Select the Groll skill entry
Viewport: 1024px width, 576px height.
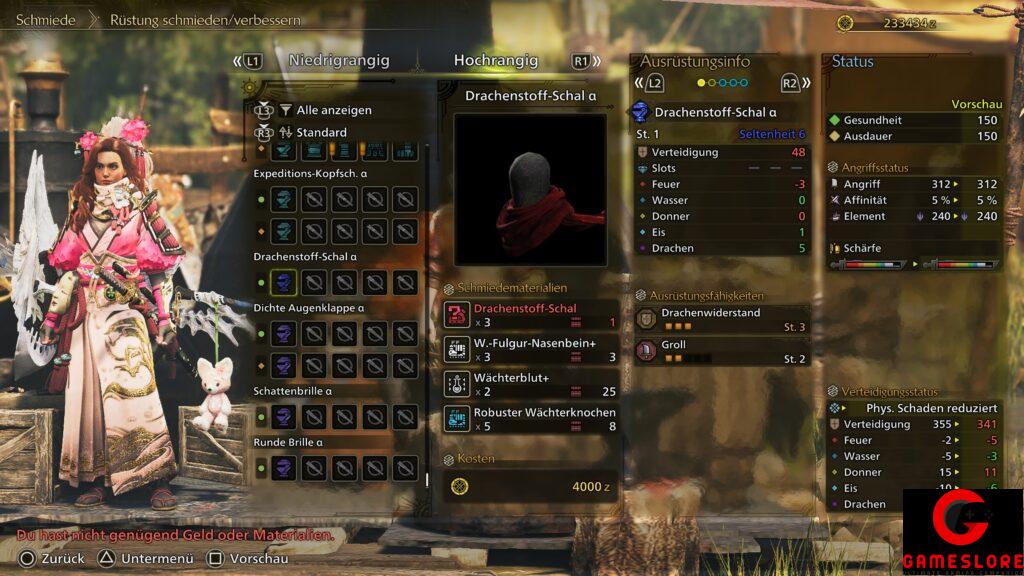(722, 351)
